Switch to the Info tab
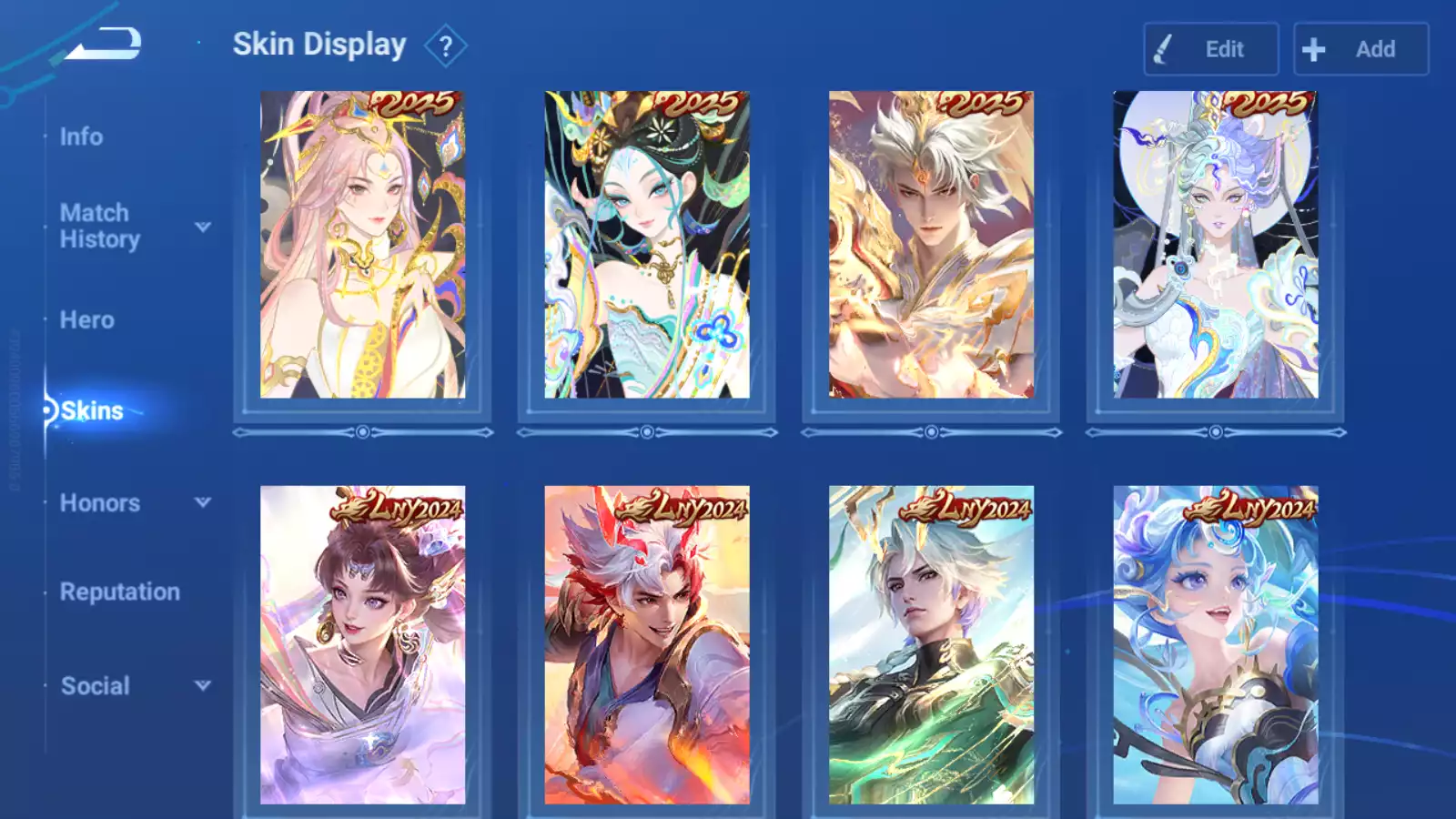This screenshot has width=1456, height=819. 81,136
